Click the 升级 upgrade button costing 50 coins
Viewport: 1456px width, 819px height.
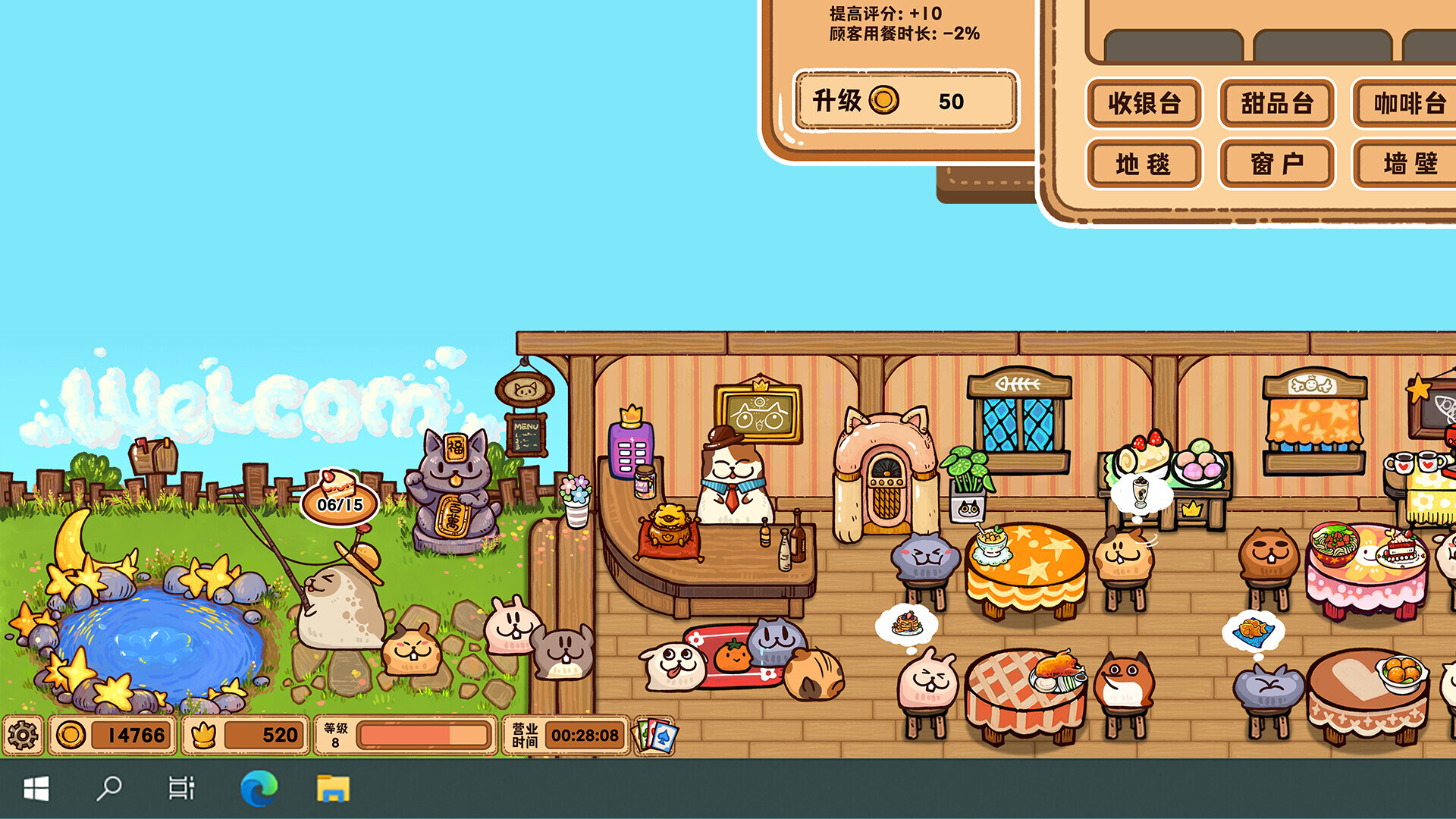click(x=905, y=102)
